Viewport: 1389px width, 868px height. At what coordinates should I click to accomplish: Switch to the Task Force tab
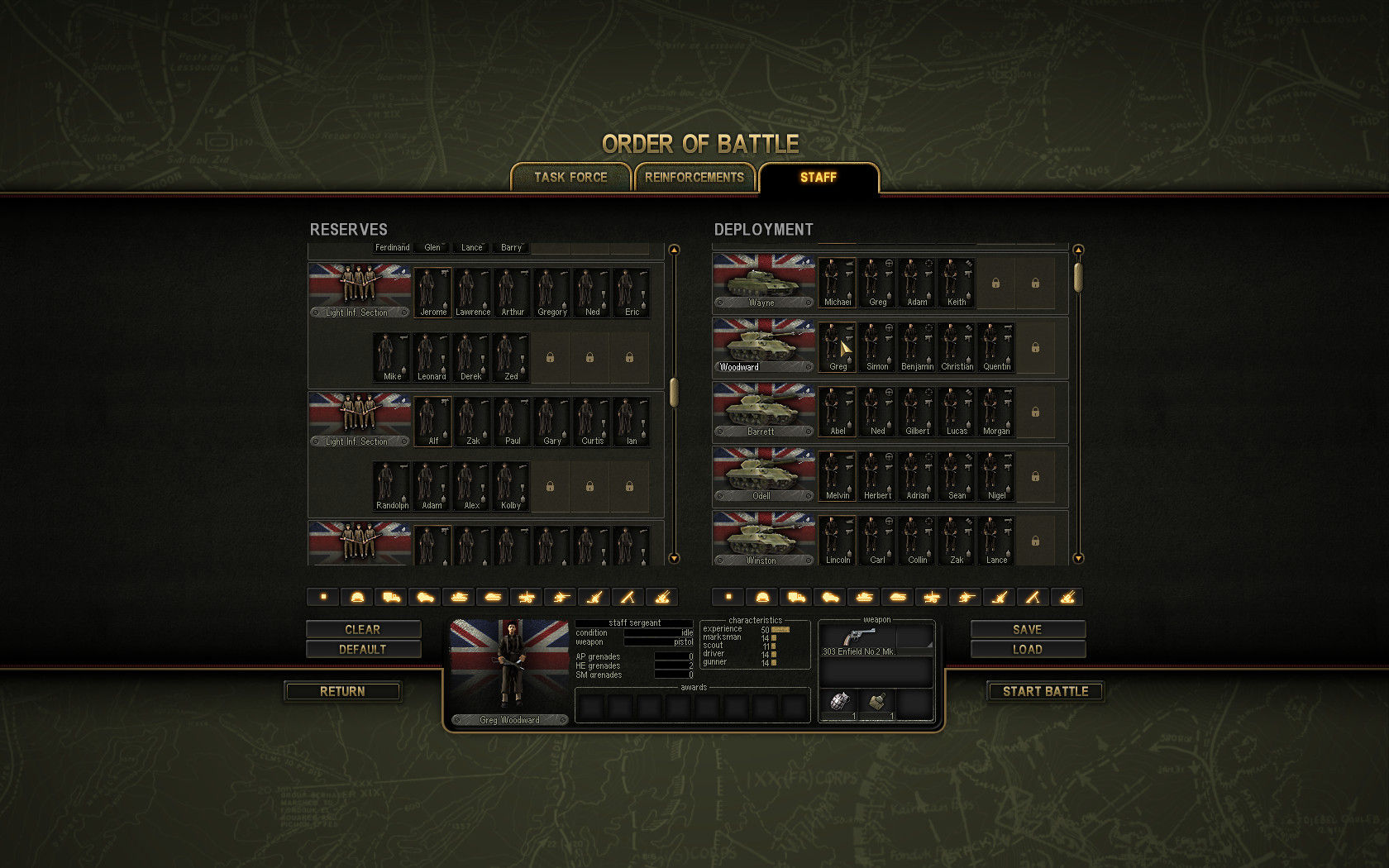[570, 177]
